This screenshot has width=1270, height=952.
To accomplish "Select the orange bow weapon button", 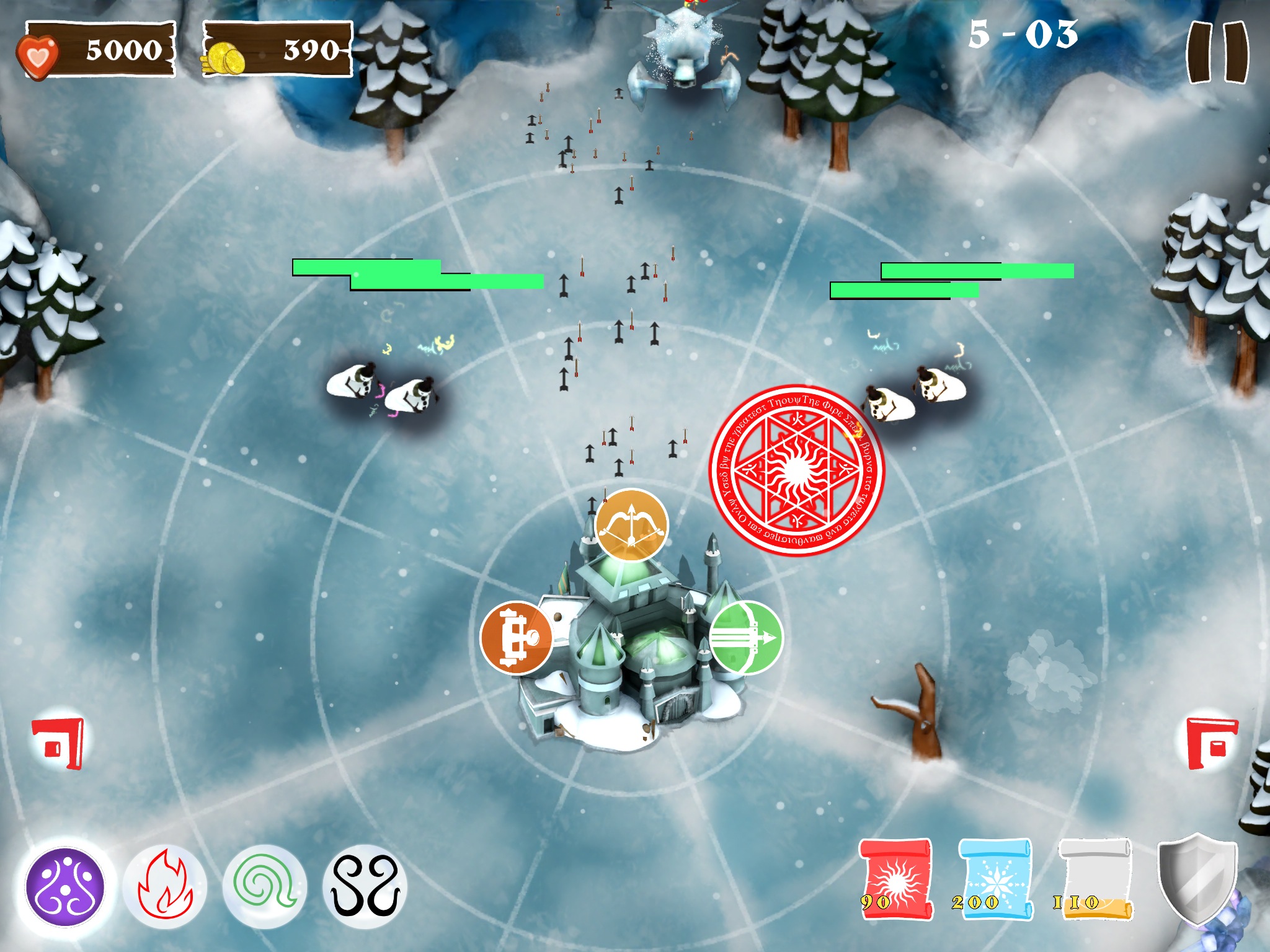I will click(631, 526).
